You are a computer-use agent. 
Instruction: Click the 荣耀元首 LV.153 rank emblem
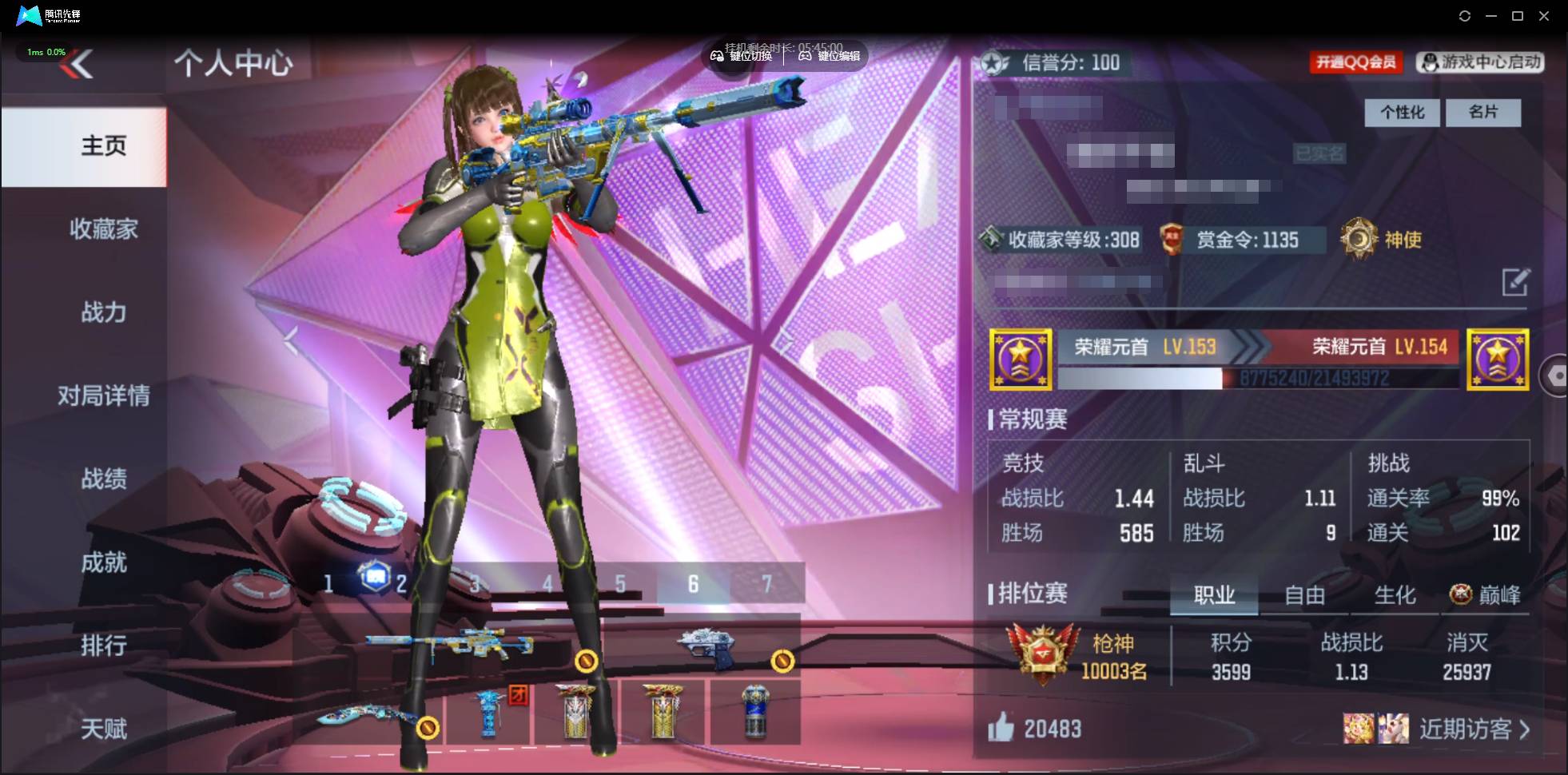pyautogui.click(x=1021, y=359)
